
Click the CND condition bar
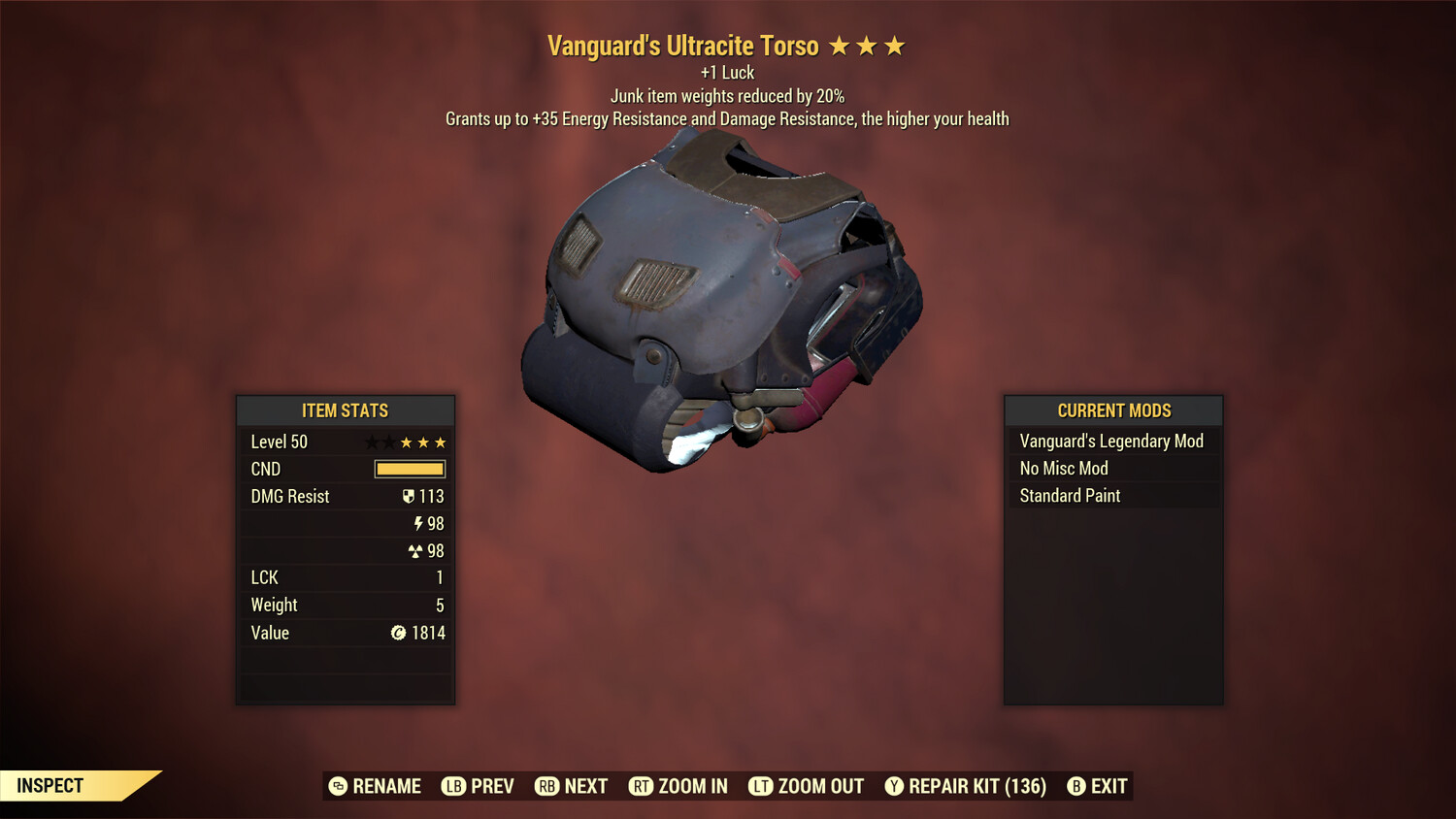point(408,469)
